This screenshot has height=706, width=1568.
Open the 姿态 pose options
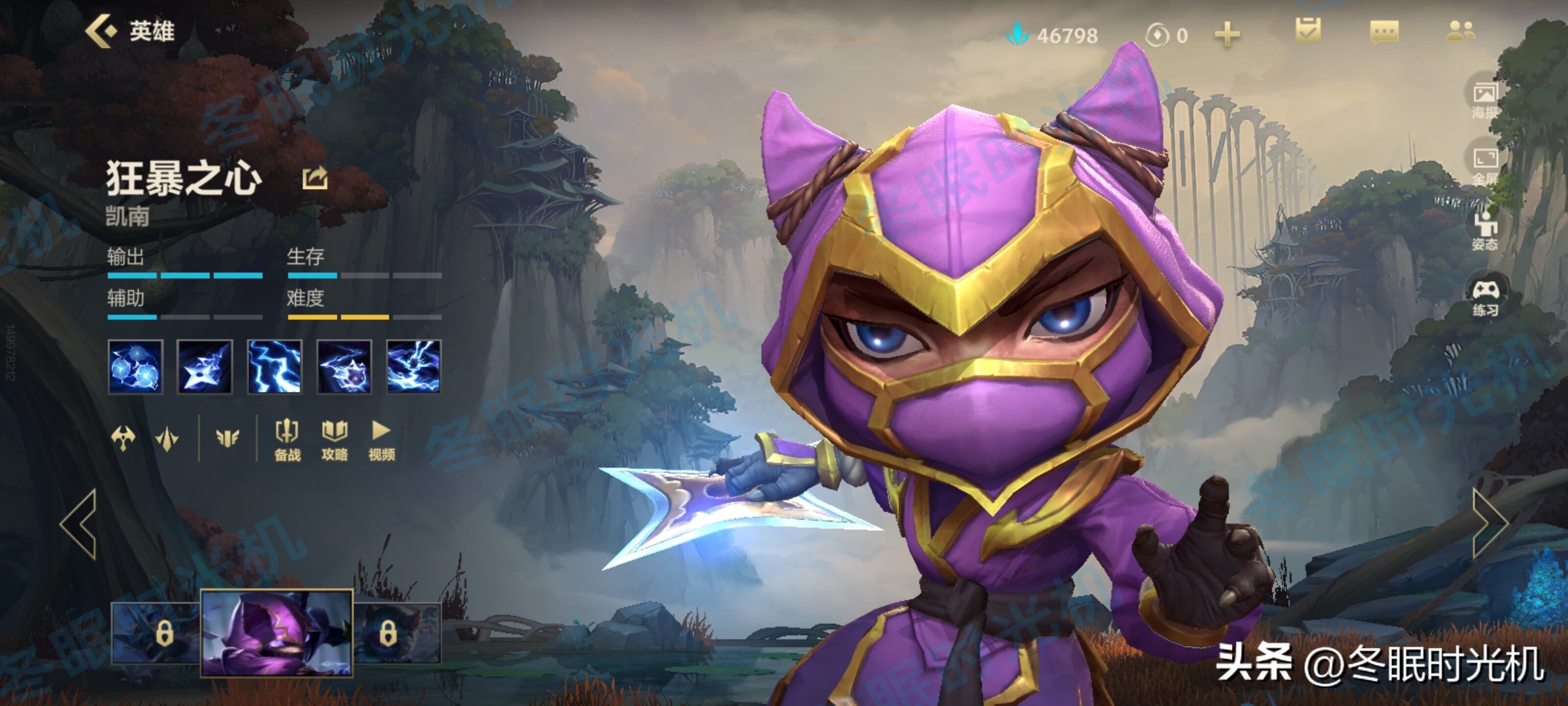[1484, 231]
